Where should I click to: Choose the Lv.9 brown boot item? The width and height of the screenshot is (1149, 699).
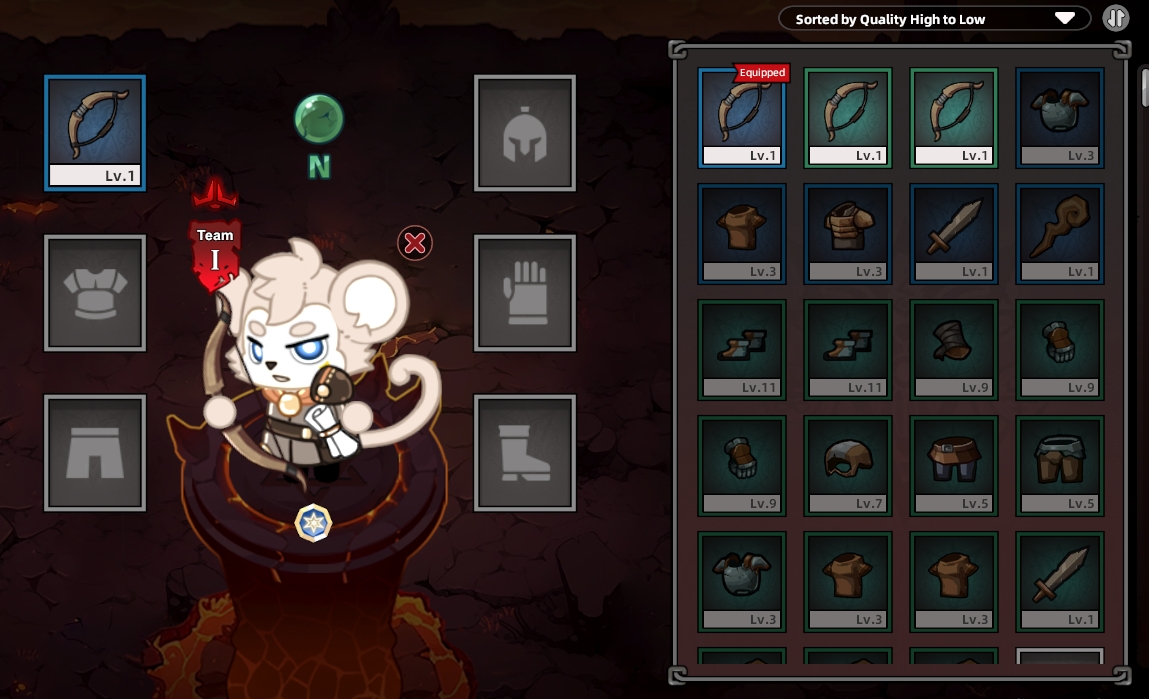(954, 349)
